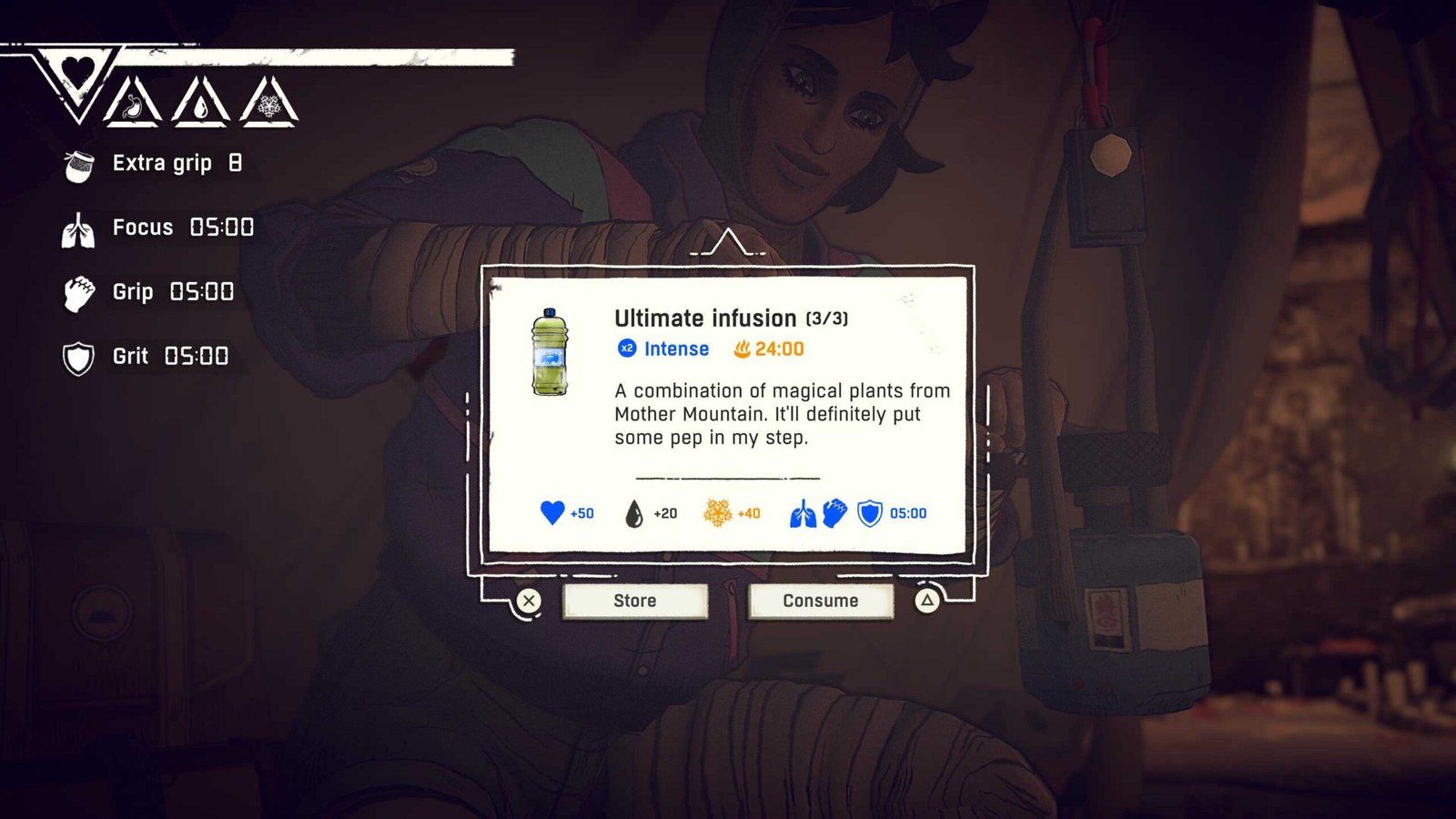Select the orange snowflake +40 icon

pyautogui.click(x=717, y=513)
